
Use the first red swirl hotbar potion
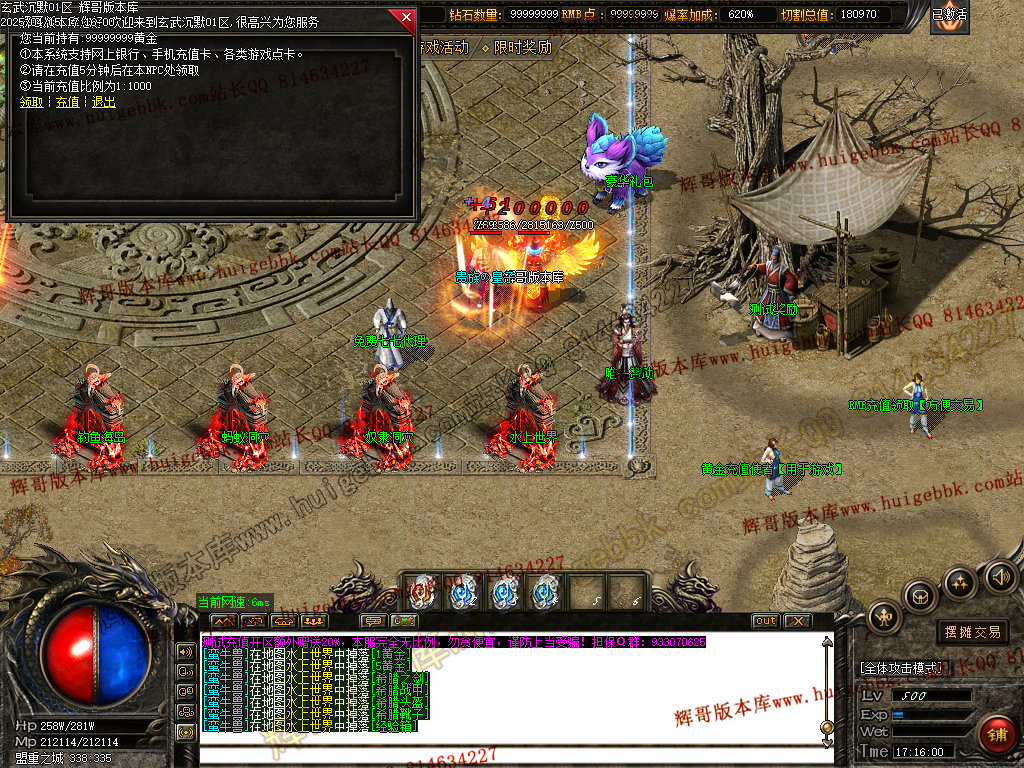coord(421,592)
